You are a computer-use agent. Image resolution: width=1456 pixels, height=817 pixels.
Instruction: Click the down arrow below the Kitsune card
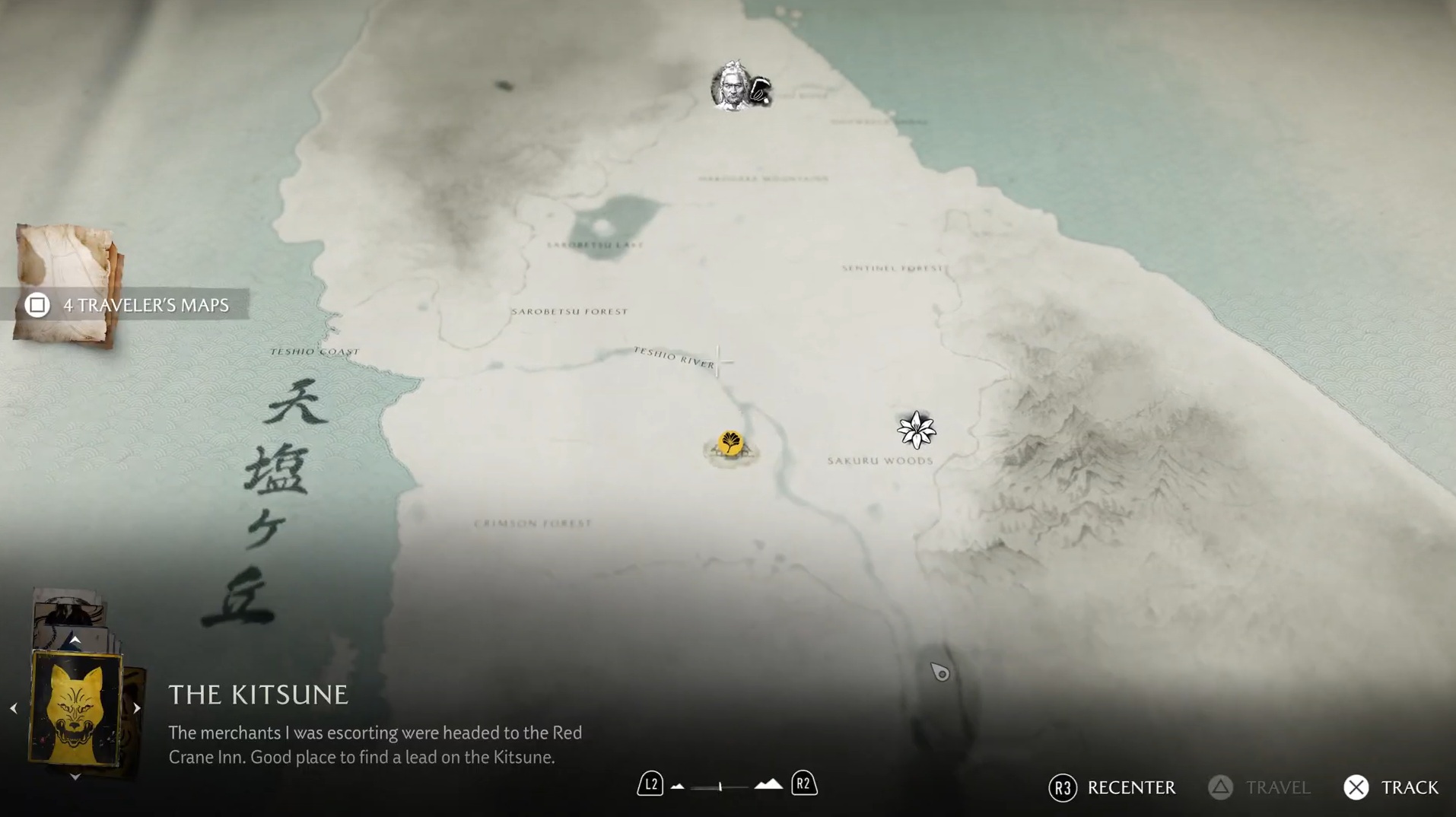pos(75,777)
